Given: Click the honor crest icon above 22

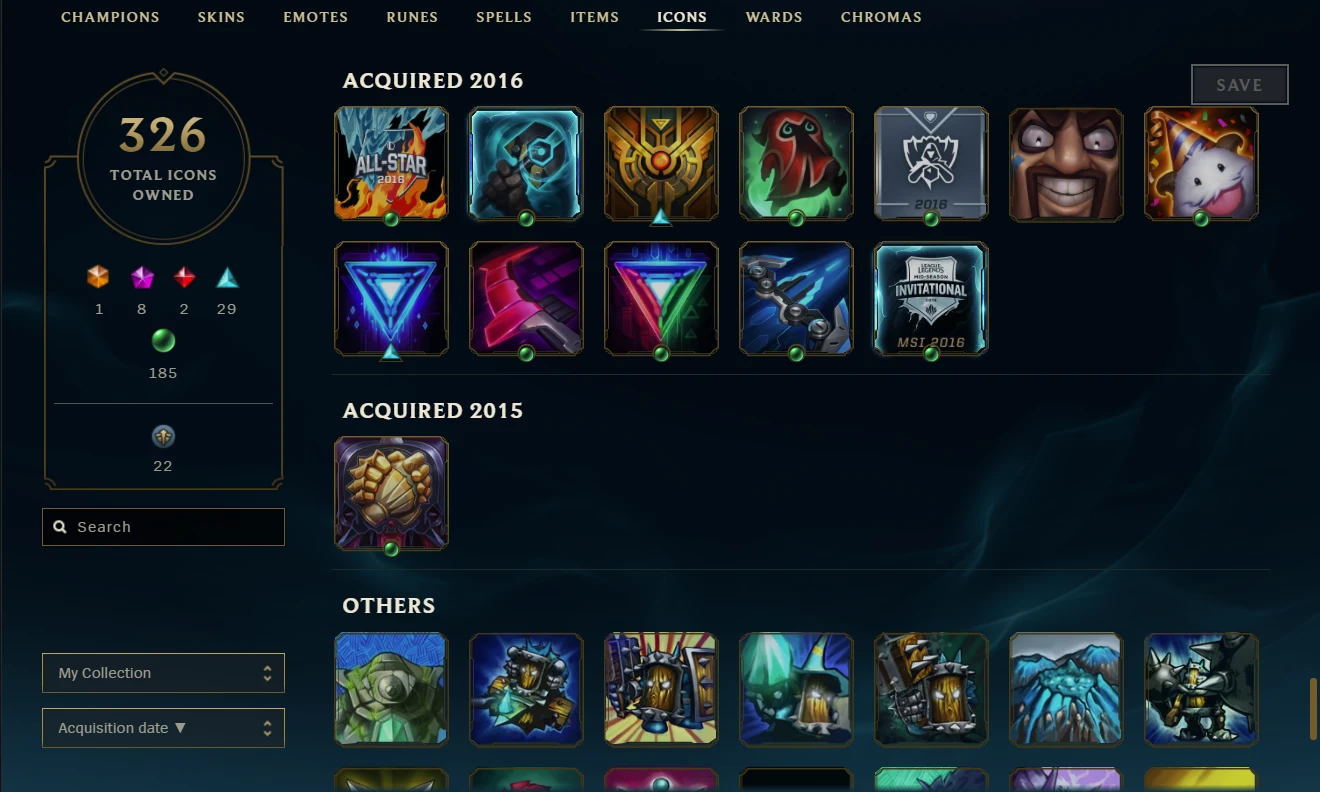Looking at the screenshot, I should click(x=162, y=435).
